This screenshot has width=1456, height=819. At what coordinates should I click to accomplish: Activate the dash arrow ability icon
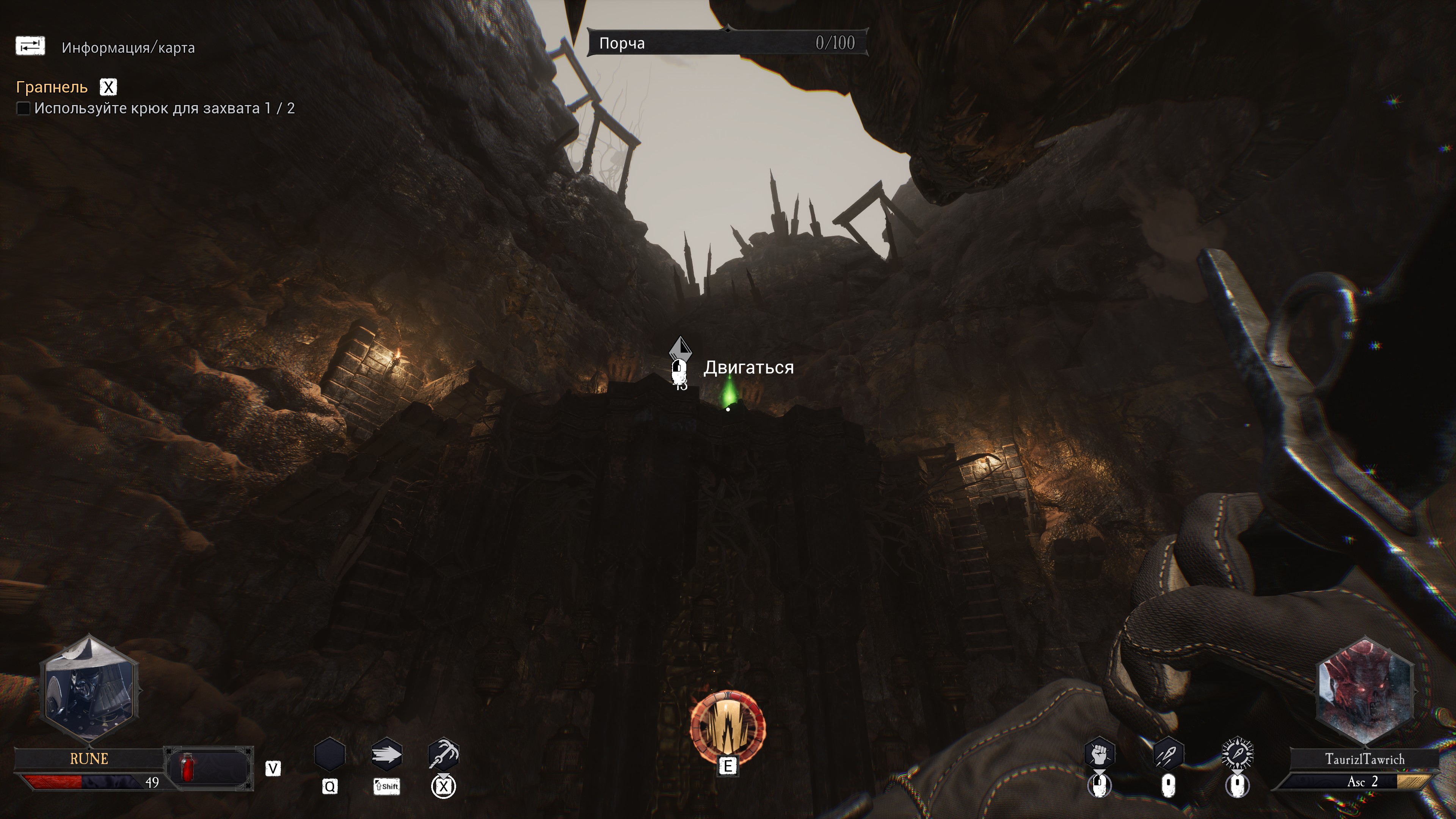[x=387, y=754]
